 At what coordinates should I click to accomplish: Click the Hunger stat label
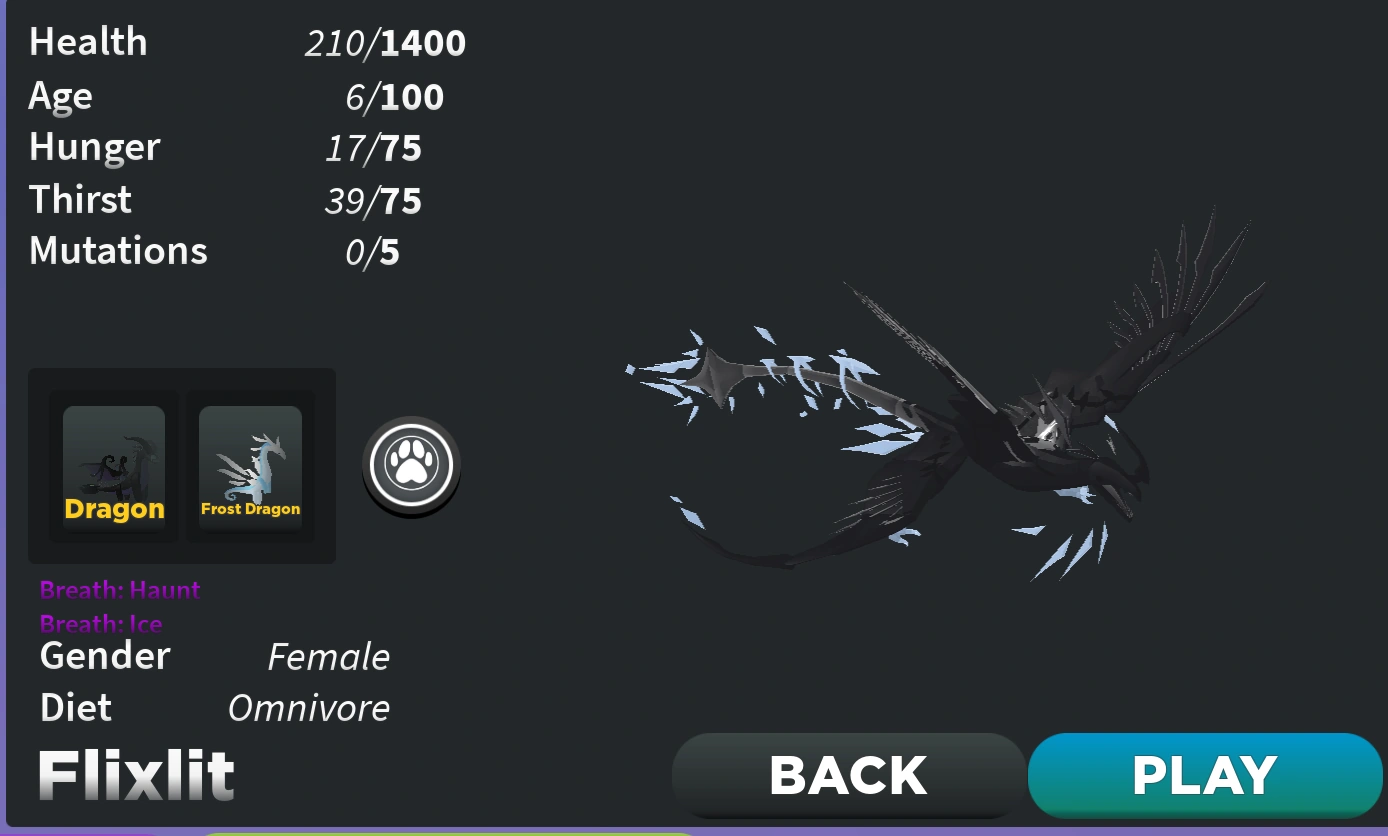coord(94,147)
